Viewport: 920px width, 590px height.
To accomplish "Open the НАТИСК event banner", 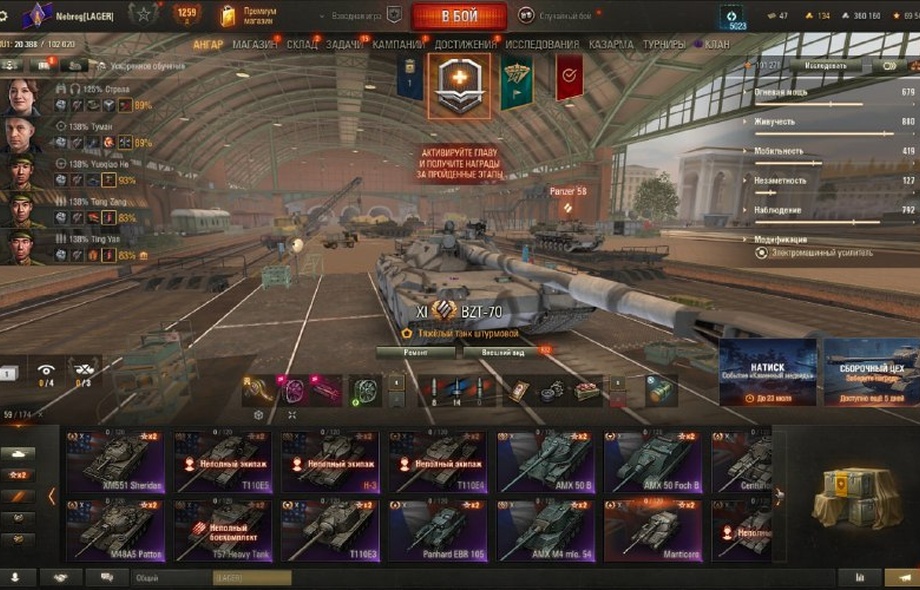I will click(767, 372).
